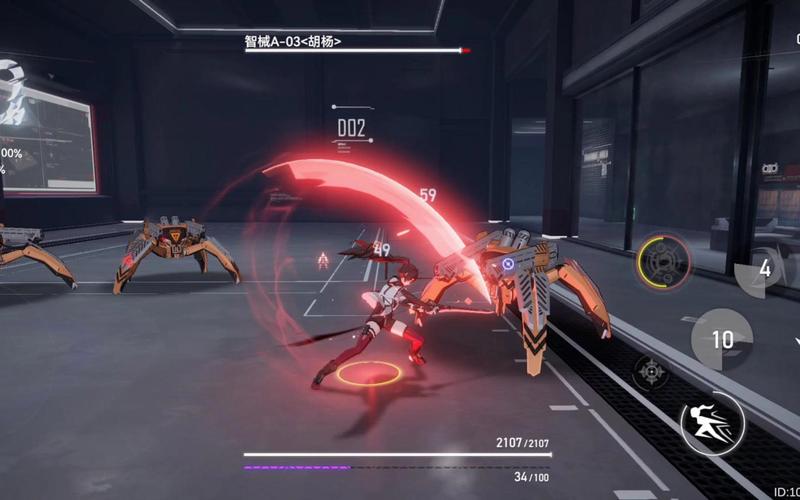This screenshot has width=800, height=500.
Task: Trigger the skill showing cooldown 4
Action: click(764, 268)
